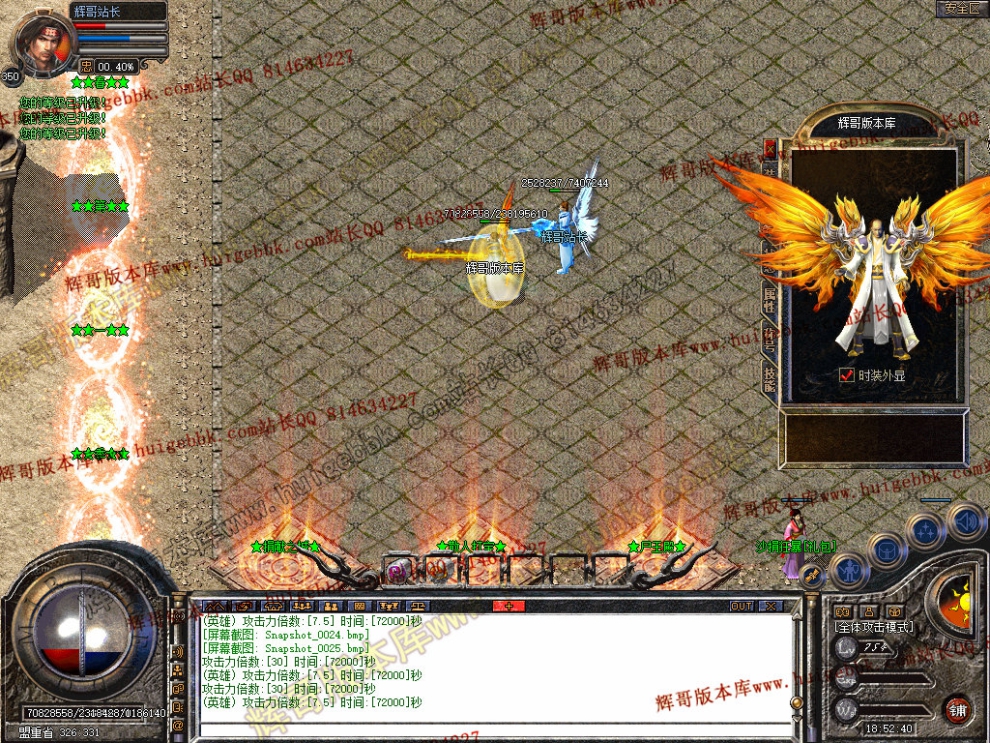Toggle sound with the speaker button
Screen dimensions: 990x743
[x=965, y=520]
